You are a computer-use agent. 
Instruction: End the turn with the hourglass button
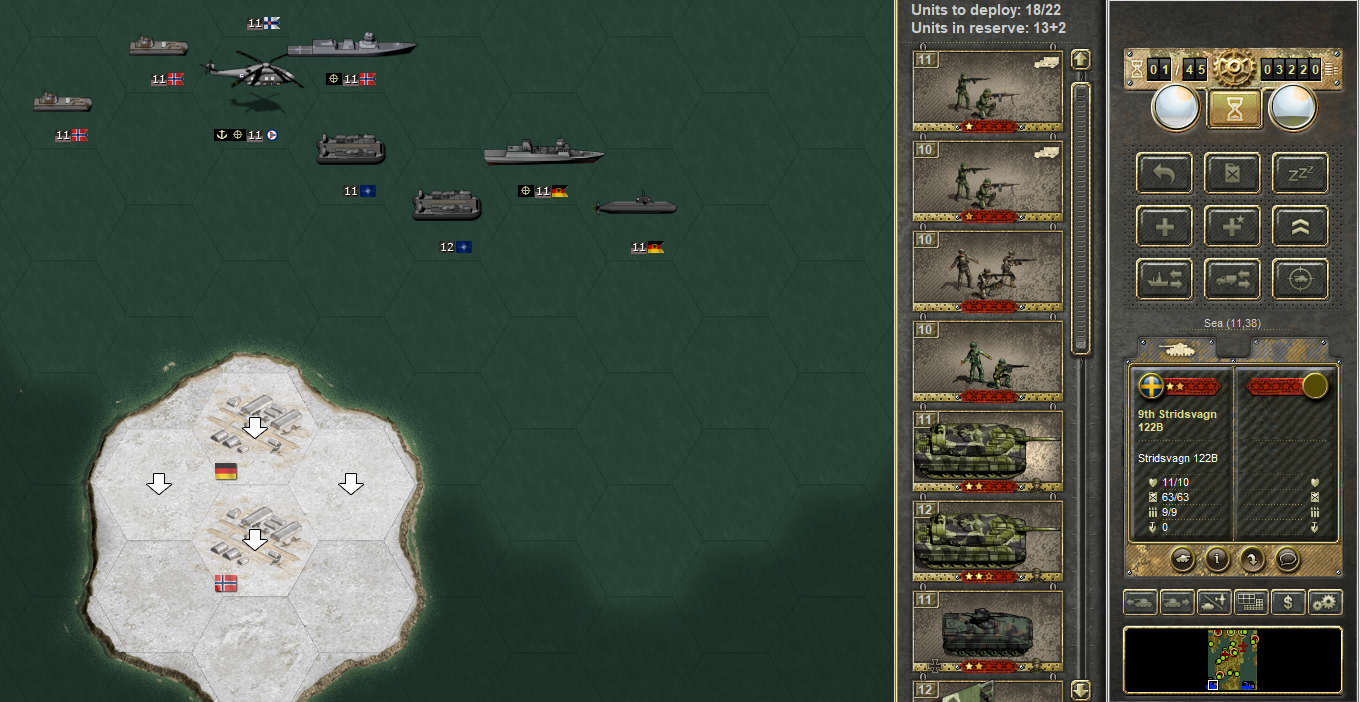pos(1233,108)
